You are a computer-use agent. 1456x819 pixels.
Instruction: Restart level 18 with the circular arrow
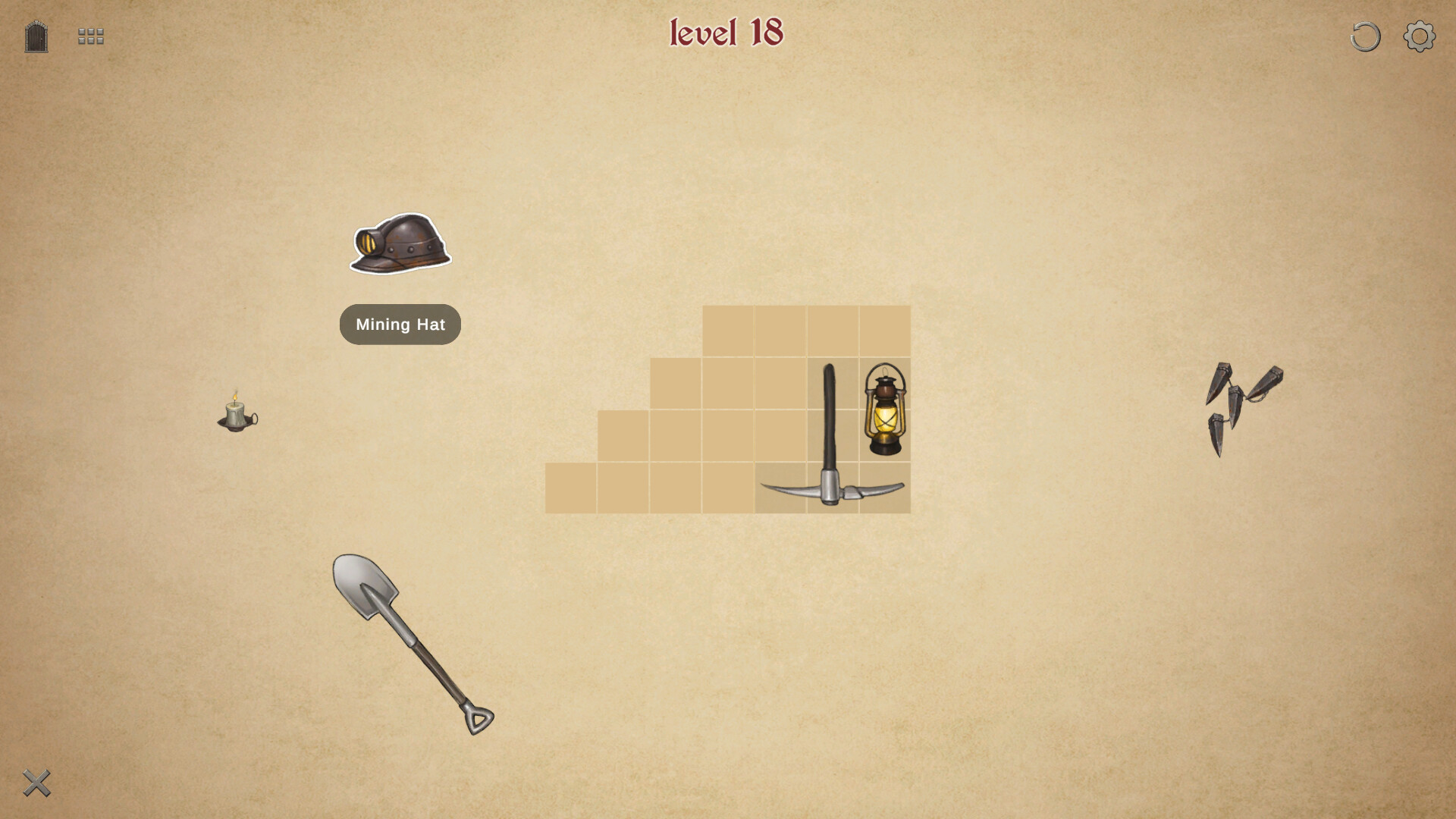point(1364,35)
